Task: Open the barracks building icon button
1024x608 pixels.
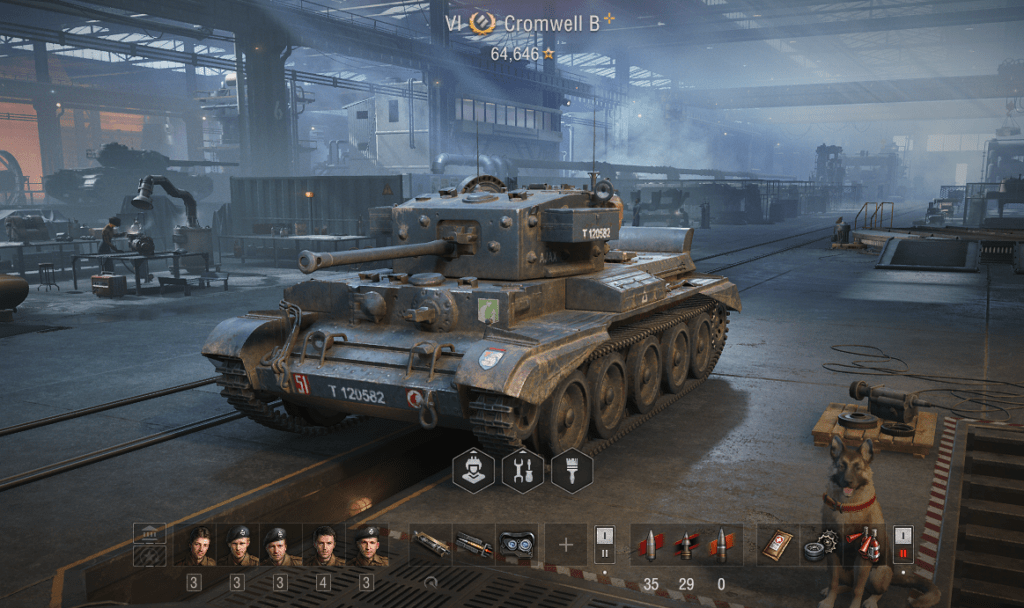Action: tap(149, 532)
